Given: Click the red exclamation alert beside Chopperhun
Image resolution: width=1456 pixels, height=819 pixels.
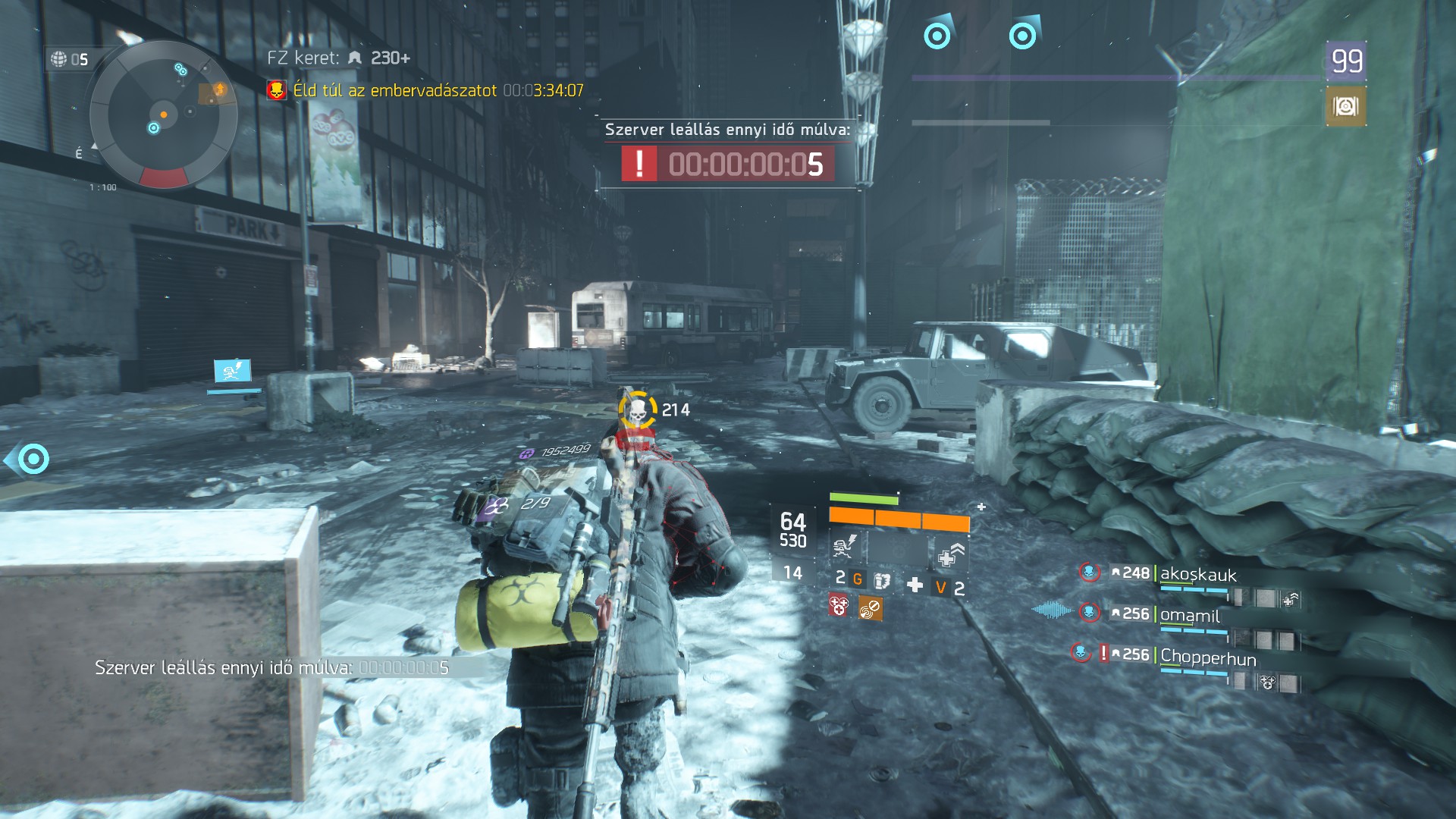Looking at the screenshot, I should [1103, 653].
